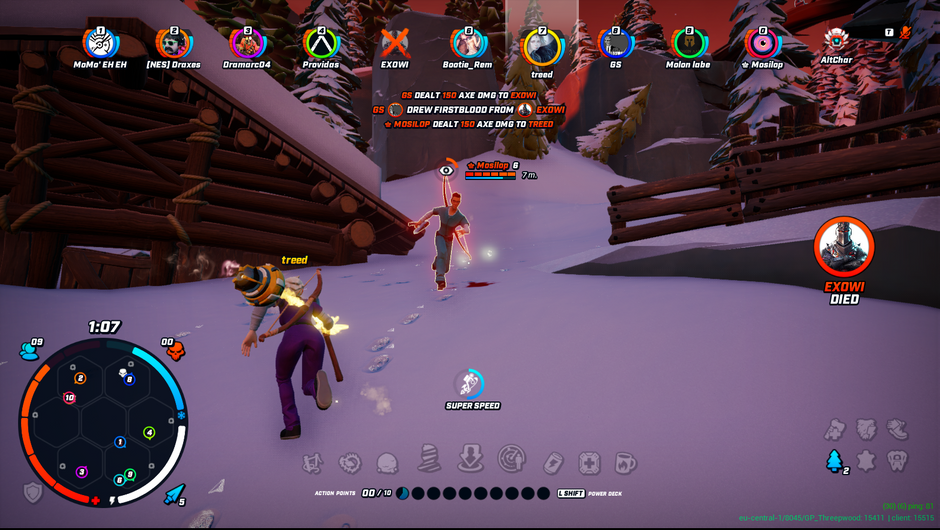Screen dimensions: 940x530
Task: Select the eliminated EXOWI portrait
Action: pos(395,43)
